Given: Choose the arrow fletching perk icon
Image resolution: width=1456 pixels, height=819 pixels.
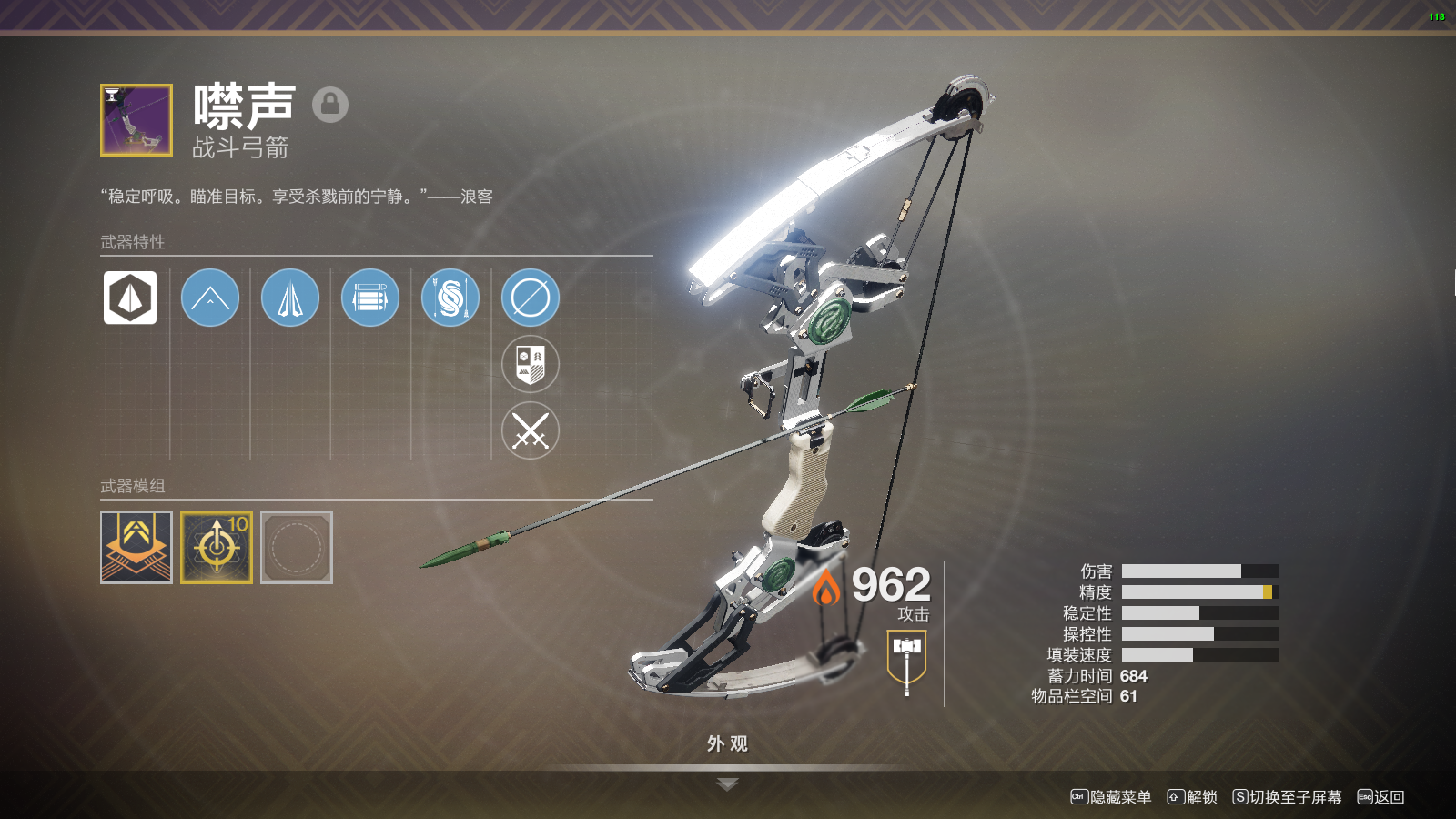Looking at the screenshot, I should 290,298.
